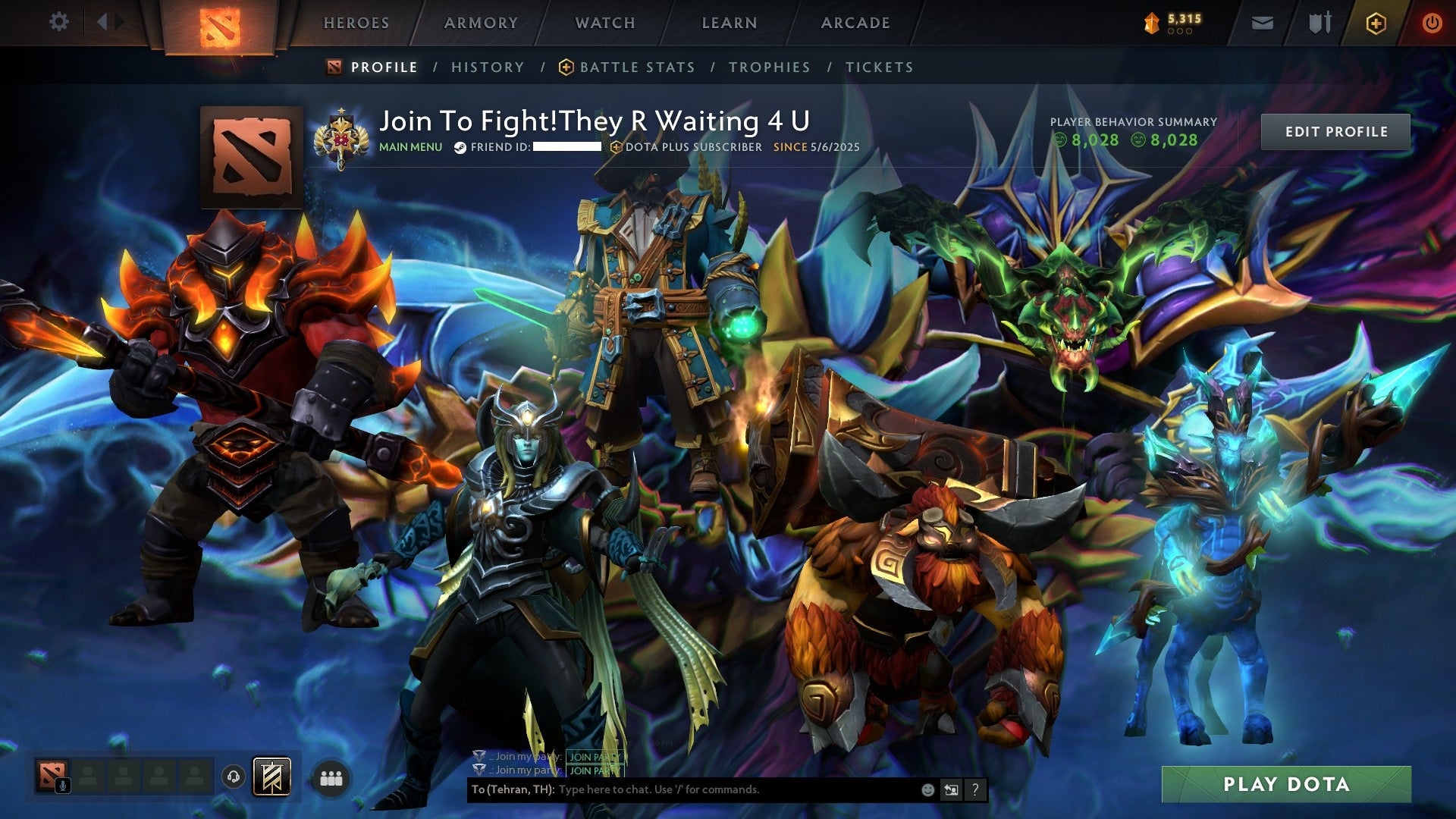1456x819 pixels.
Task: Open the TROPHIES tab
Action: pyautogui.click(x=769, y=67)
